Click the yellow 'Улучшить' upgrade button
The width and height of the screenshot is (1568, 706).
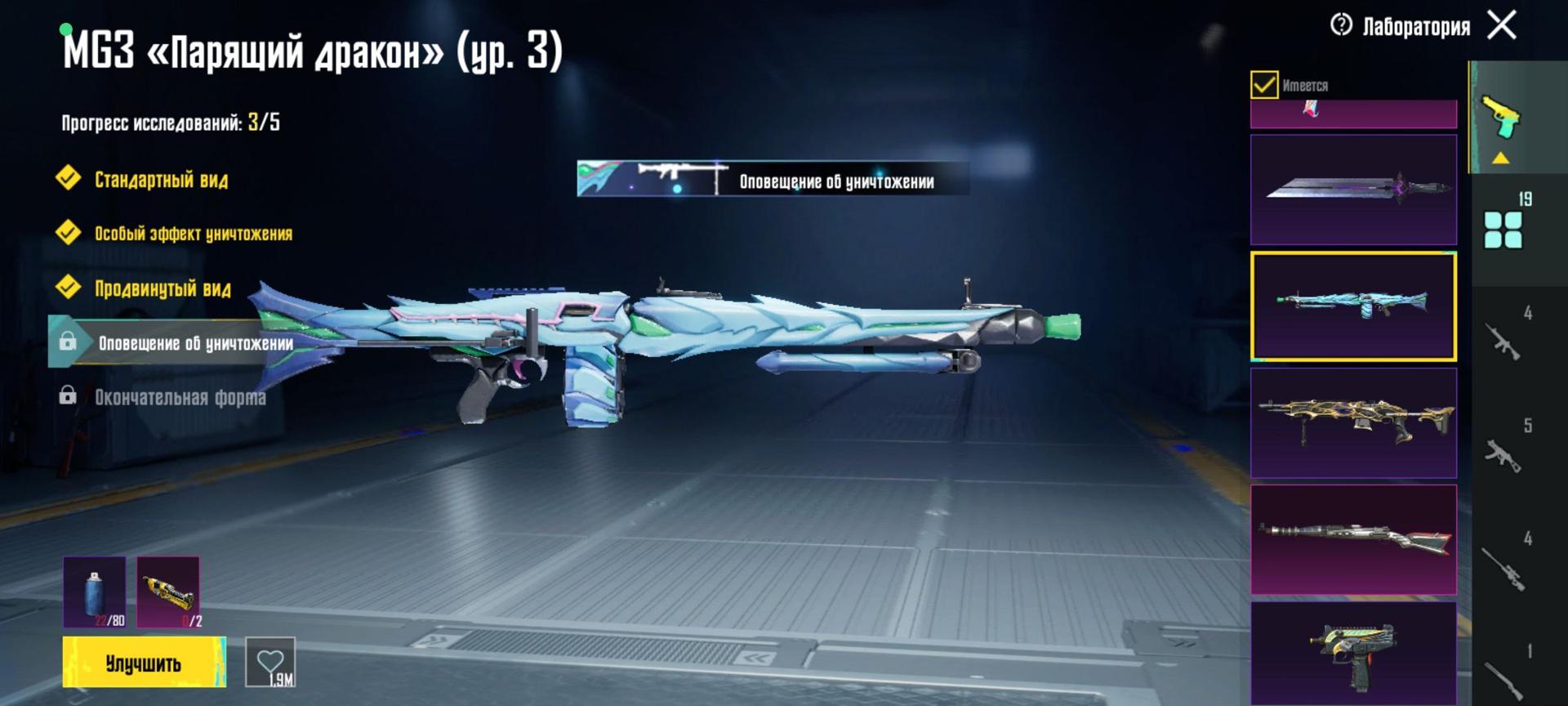(x=144, y=663)
